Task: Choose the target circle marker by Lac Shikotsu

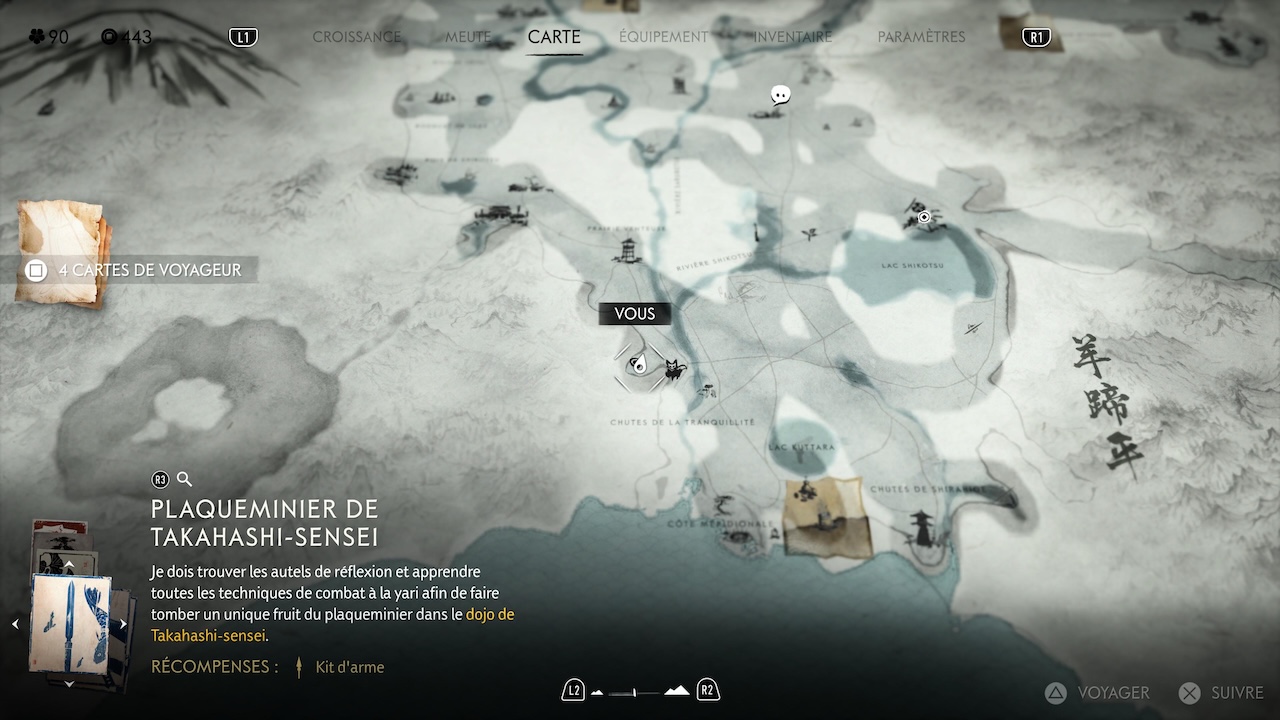Action: [x=925, y=217]
